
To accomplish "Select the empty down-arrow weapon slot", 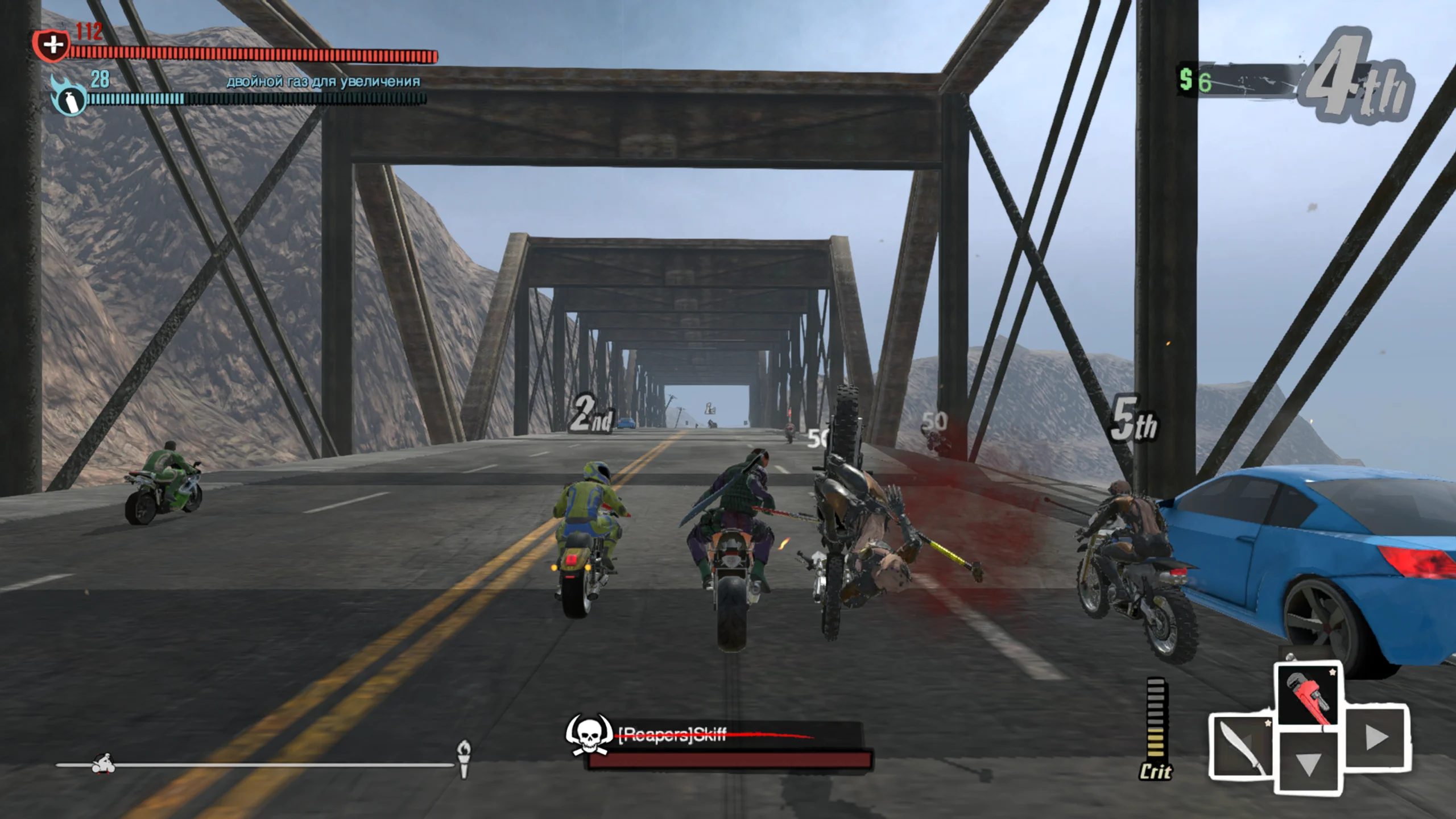I will 1308,763.
